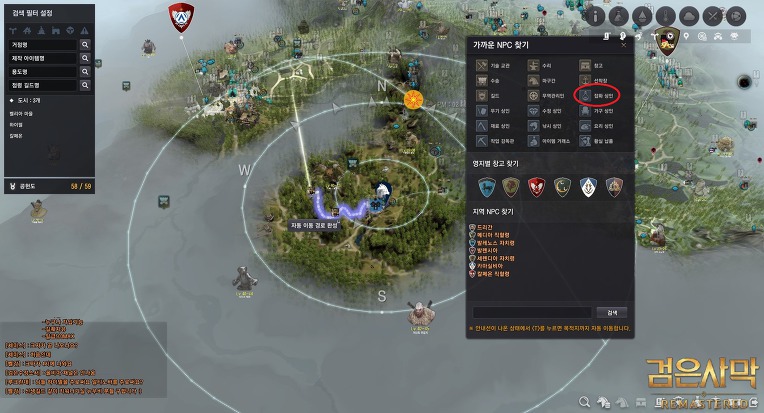Pick the red territory storage emblem
This screenshot has height=413, width=764.
tap(537, 186)
